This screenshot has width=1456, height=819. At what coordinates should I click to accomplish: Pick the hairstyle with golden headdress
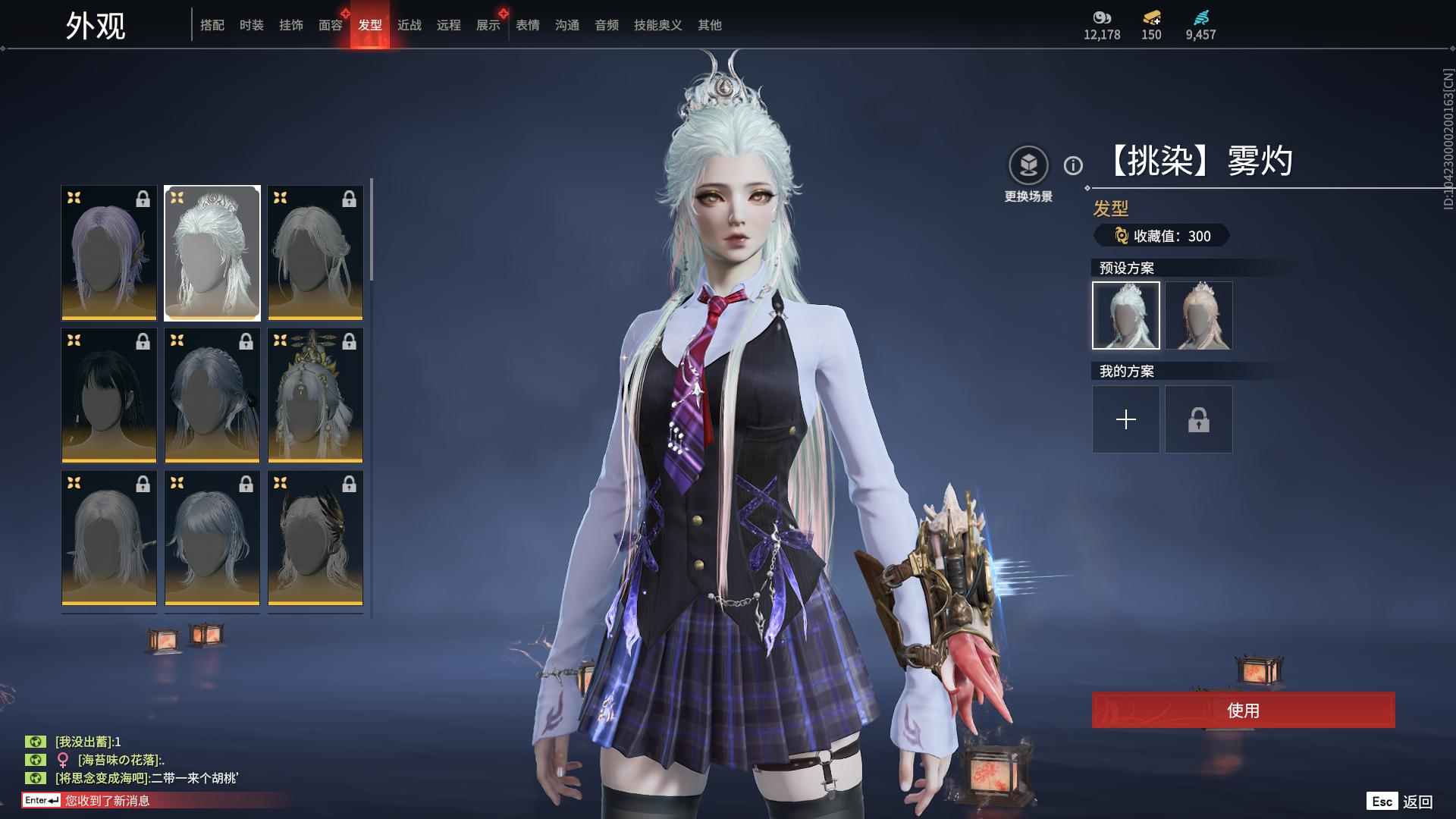tap(315, 396)
